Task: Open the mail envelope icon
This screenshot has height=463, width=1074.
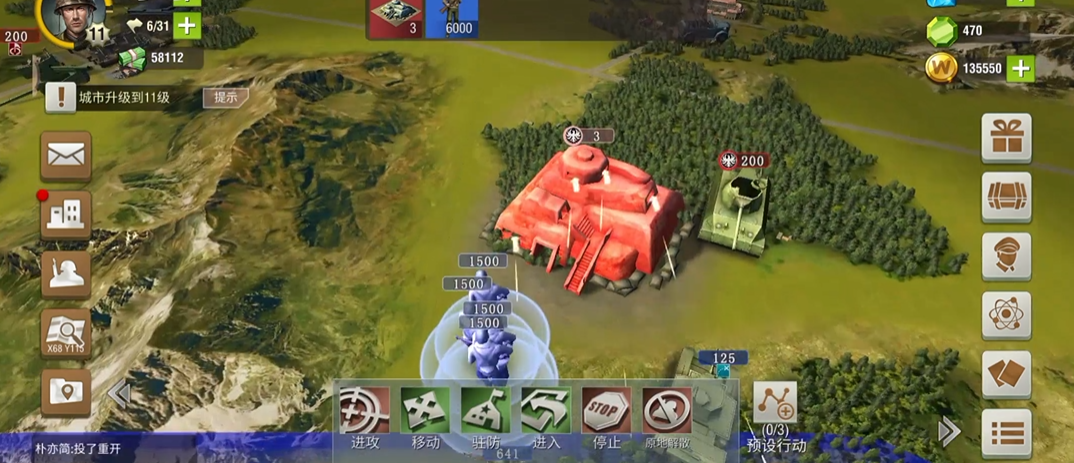Action: click(66, 156)
